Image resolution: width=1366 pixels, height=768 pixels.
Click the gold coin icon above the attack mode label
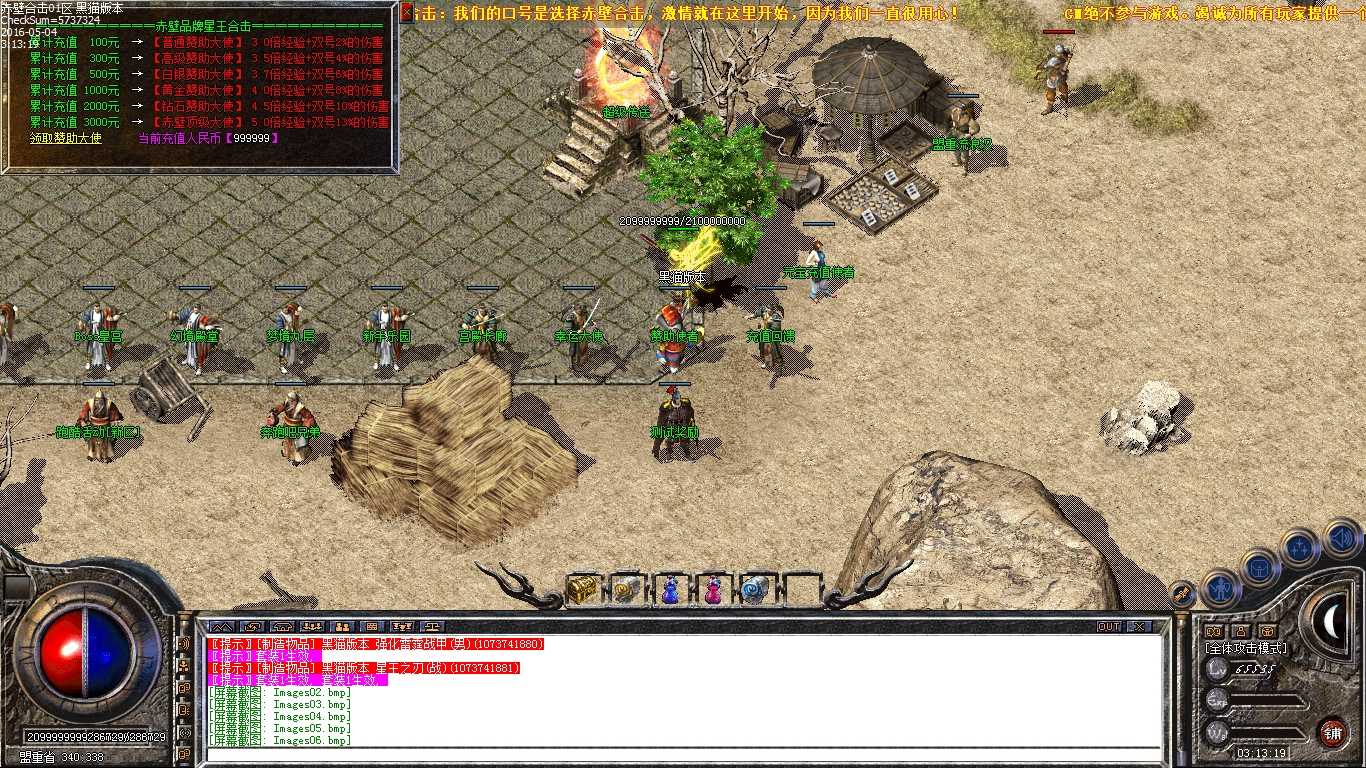(x=1269, y=631)
